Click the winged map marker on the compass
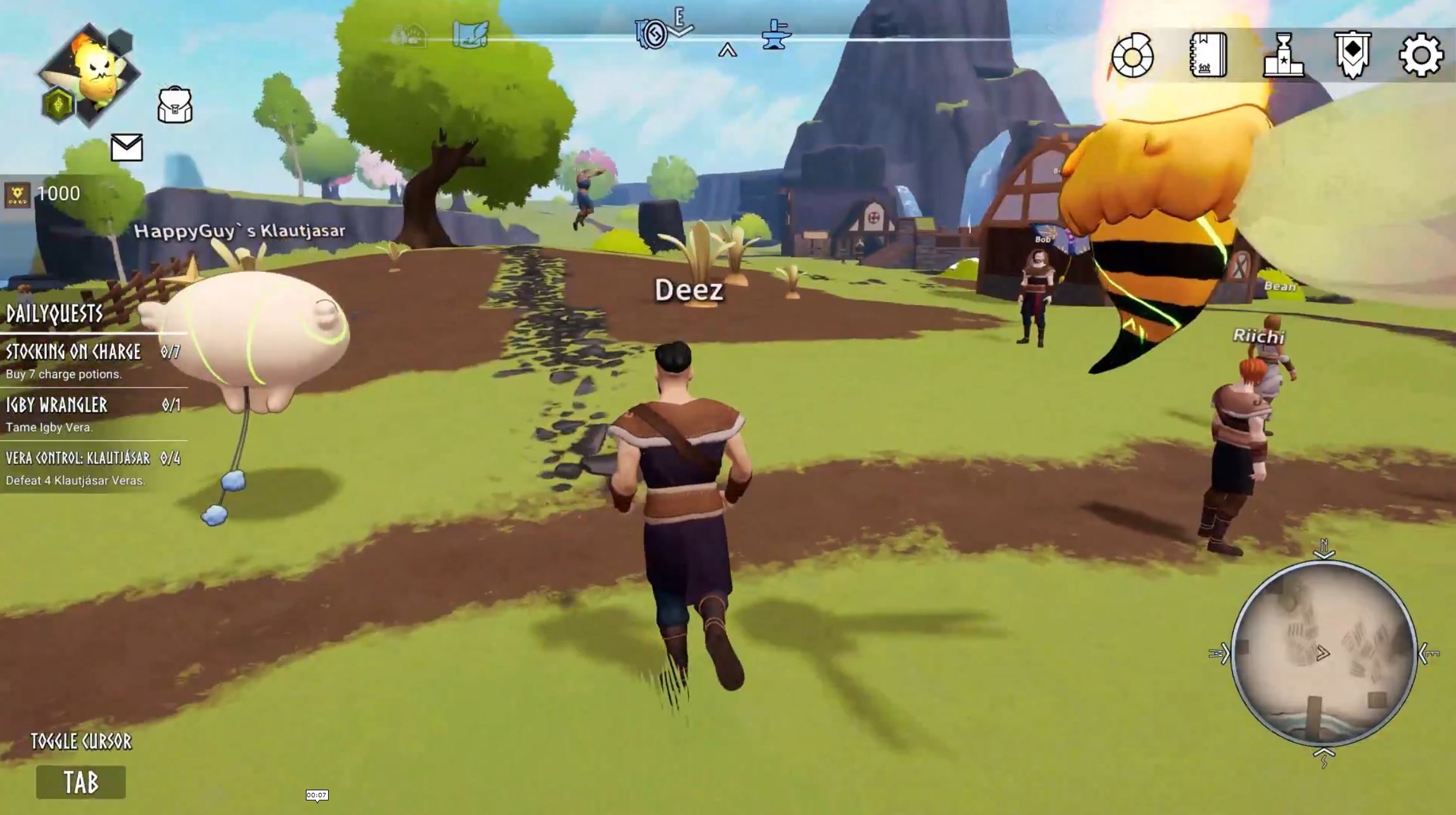1456x815 pixels. (x=471, y=34)
